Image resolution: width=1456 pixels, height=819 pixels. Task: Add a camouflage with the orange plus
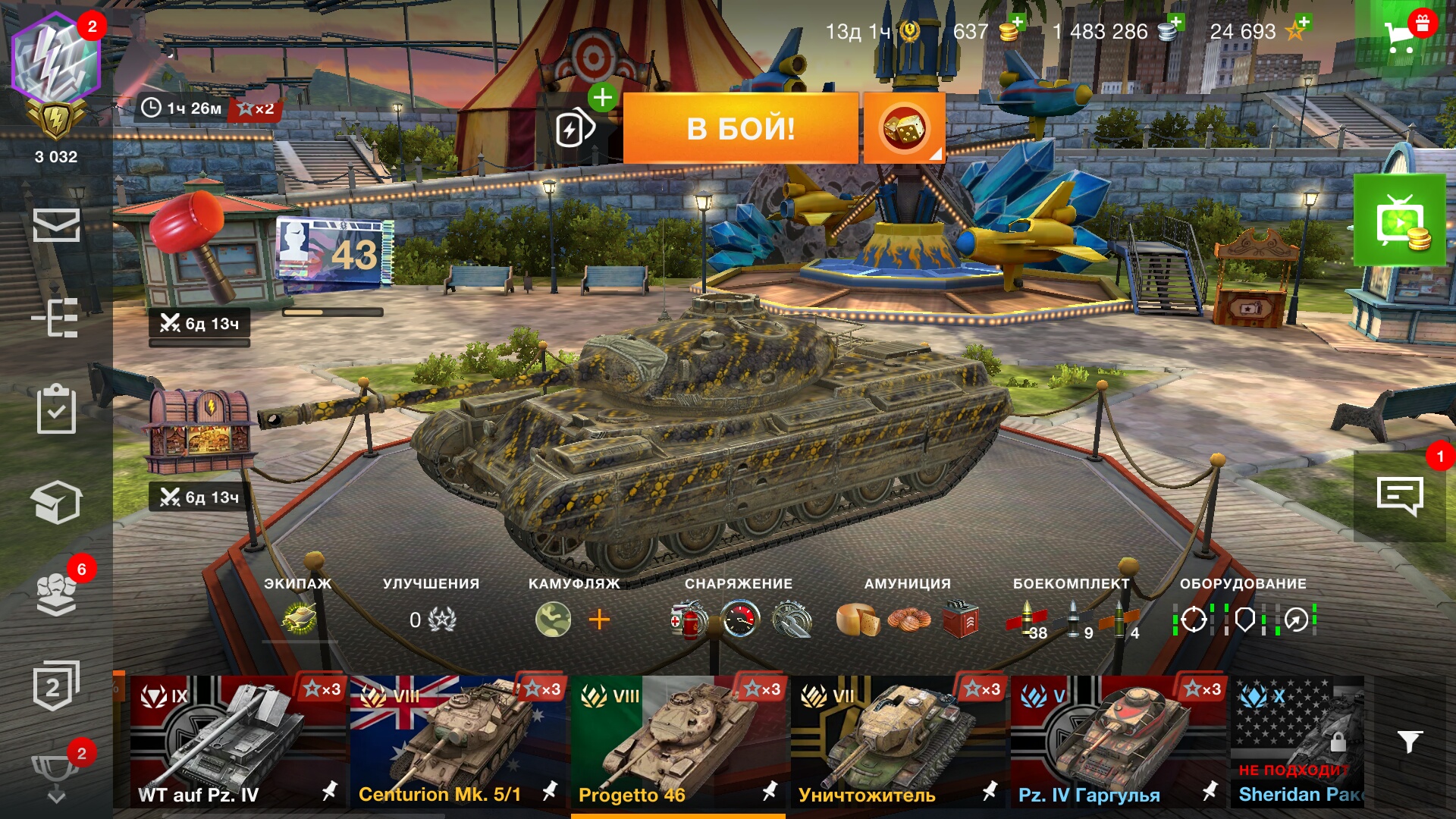tap(599, 620)
